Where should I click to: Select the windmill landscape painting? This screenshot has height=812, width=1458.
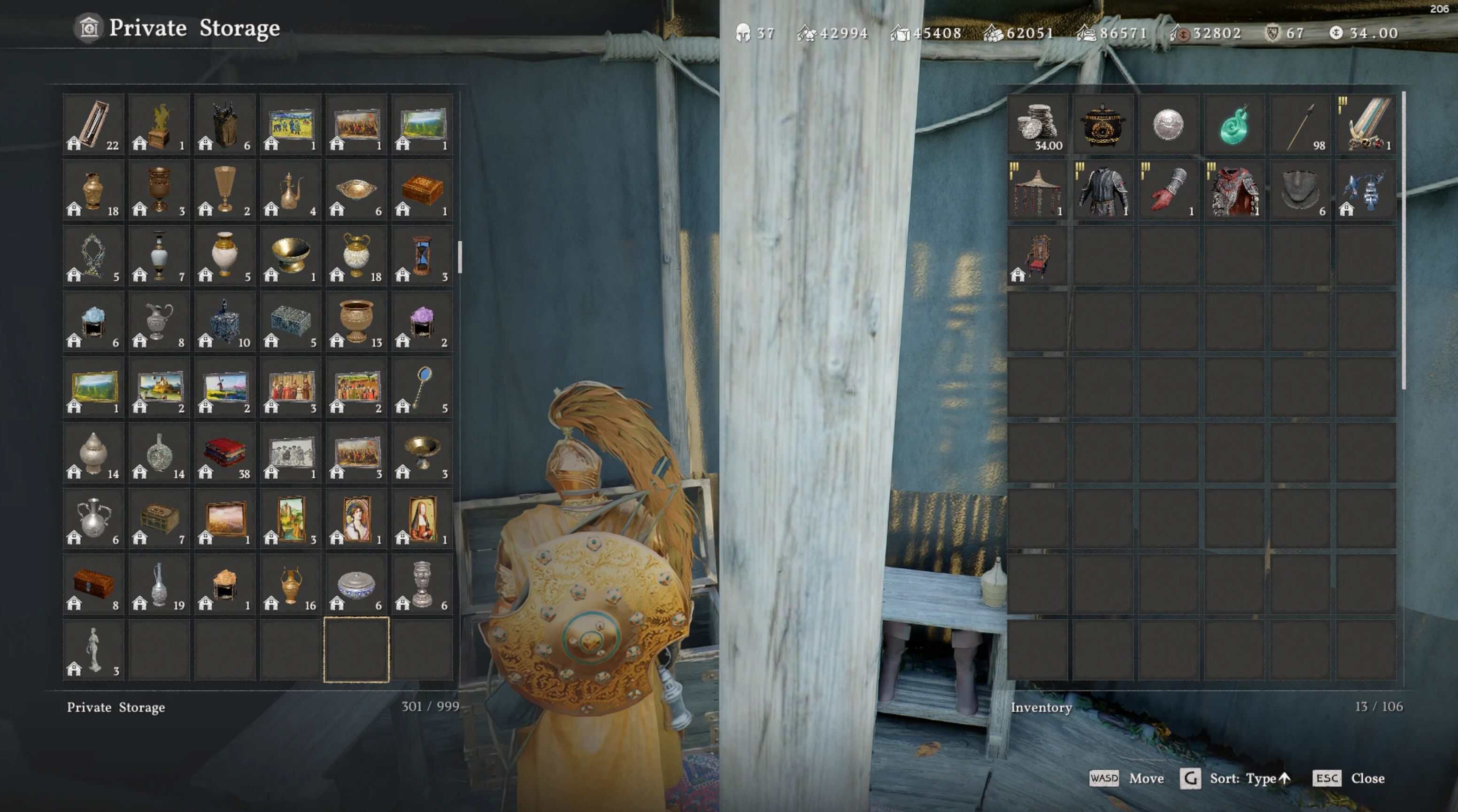coord(225,386)
